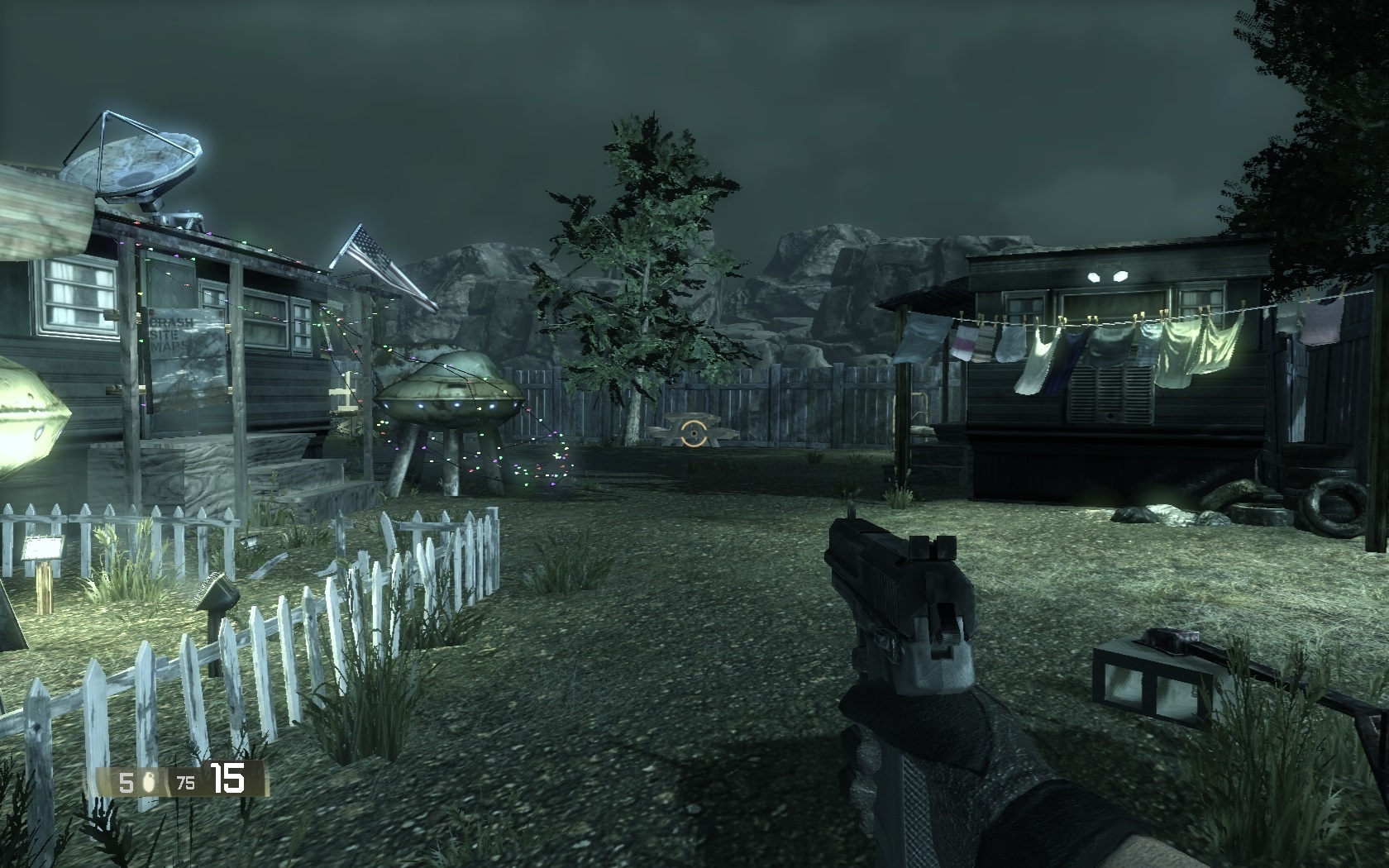Select the grenade icon in the ammo HUD

pos(150,782)
